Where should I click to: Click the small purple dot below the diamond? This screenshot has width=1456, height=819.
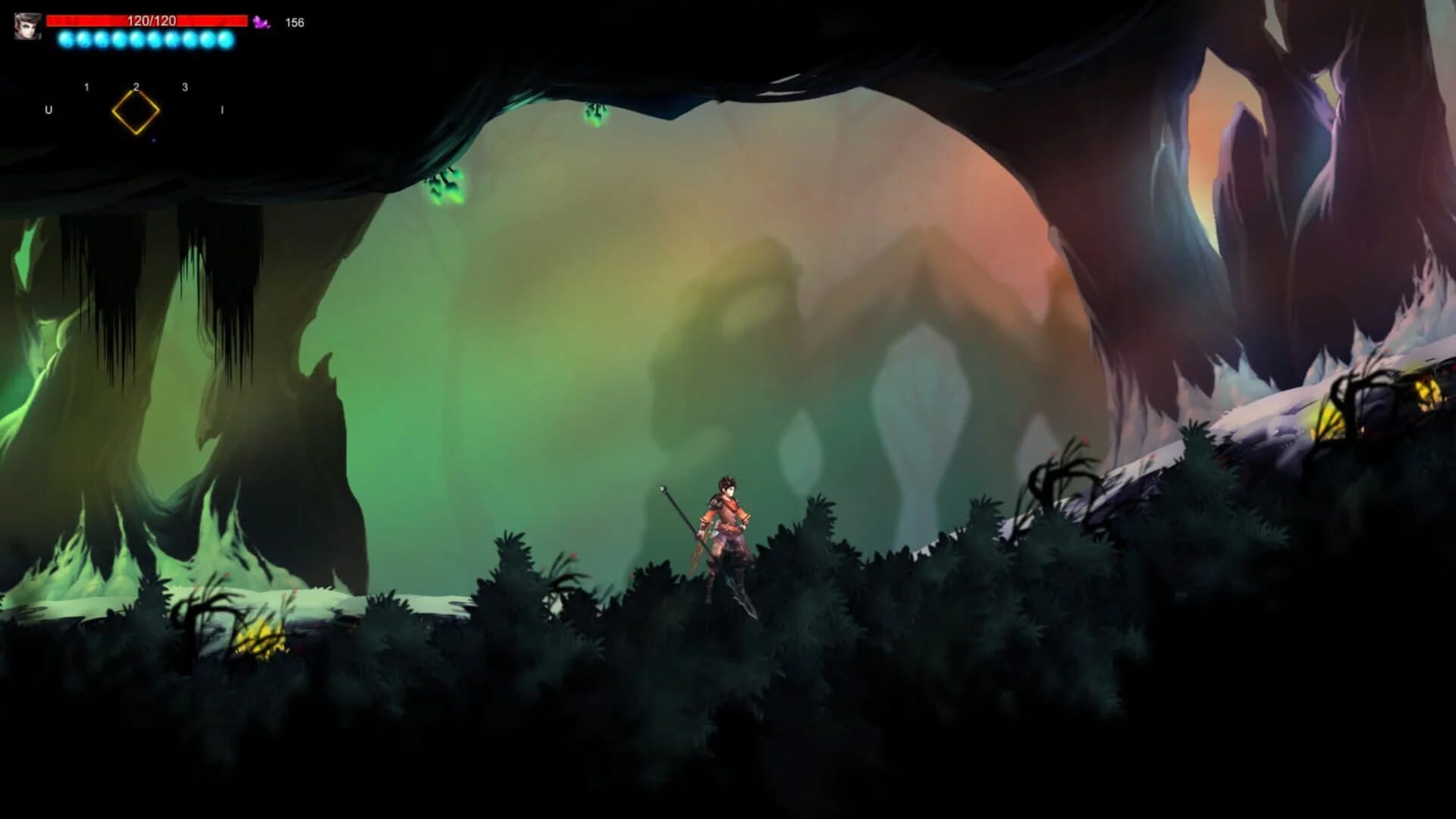(x=153, y=141)
